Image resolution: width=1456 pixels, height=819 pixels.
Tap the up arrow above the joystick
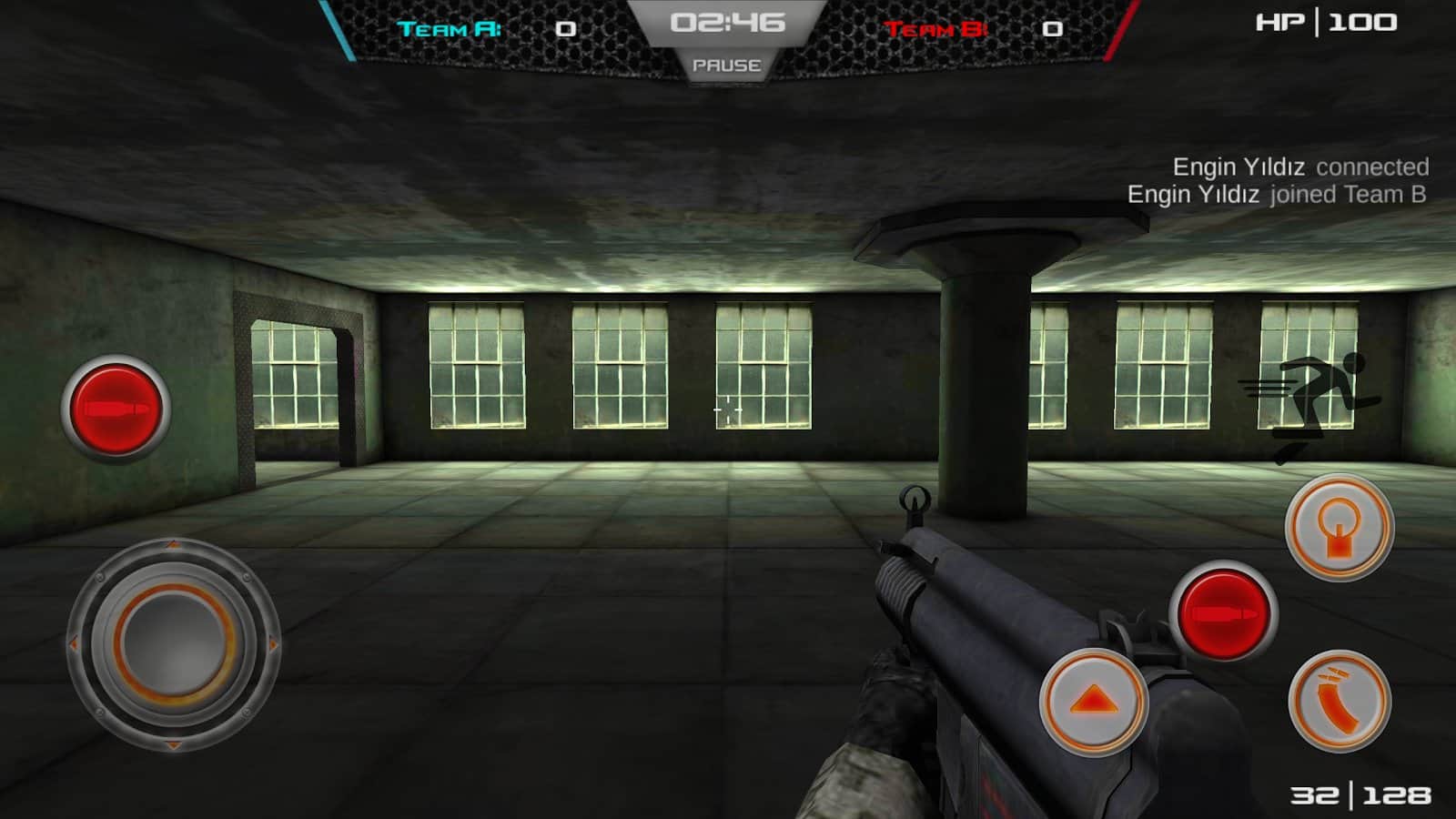pos(173,546)
